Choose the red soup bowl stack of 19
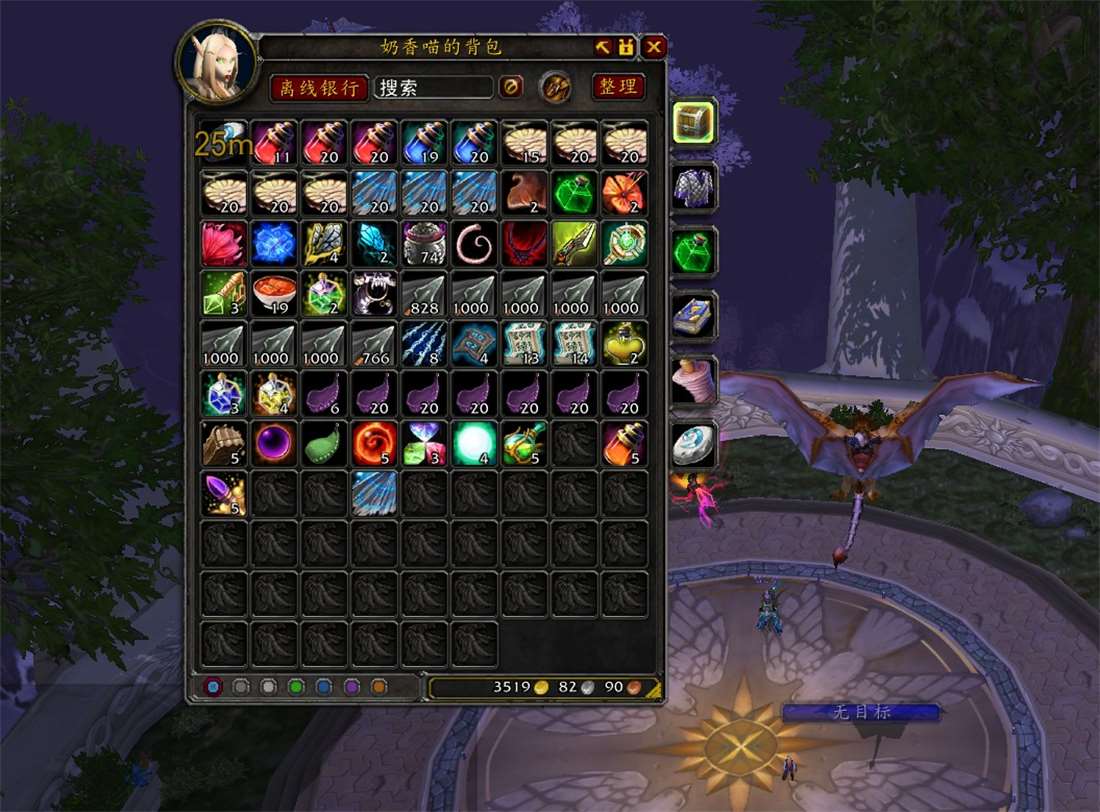 tap(274, 294)
